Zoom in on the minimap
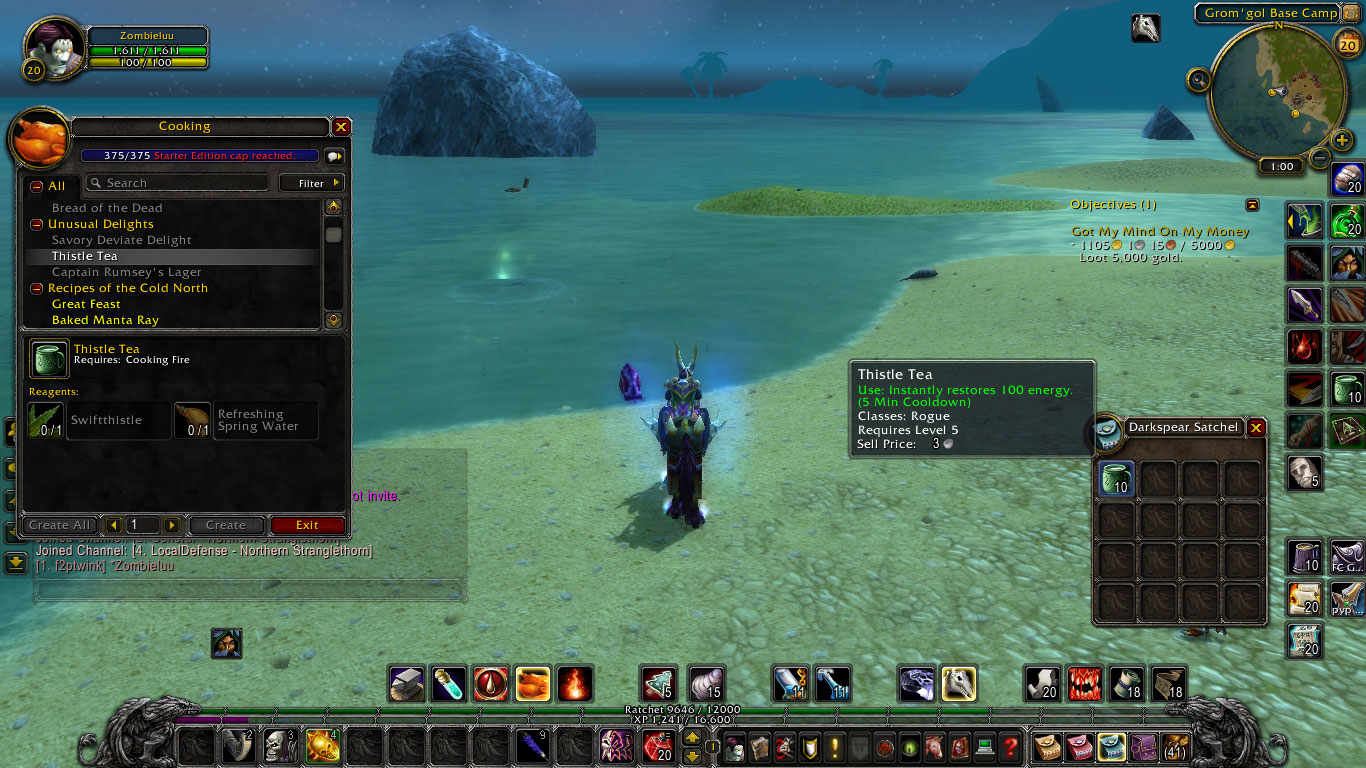 click(x=1342, y=139)
